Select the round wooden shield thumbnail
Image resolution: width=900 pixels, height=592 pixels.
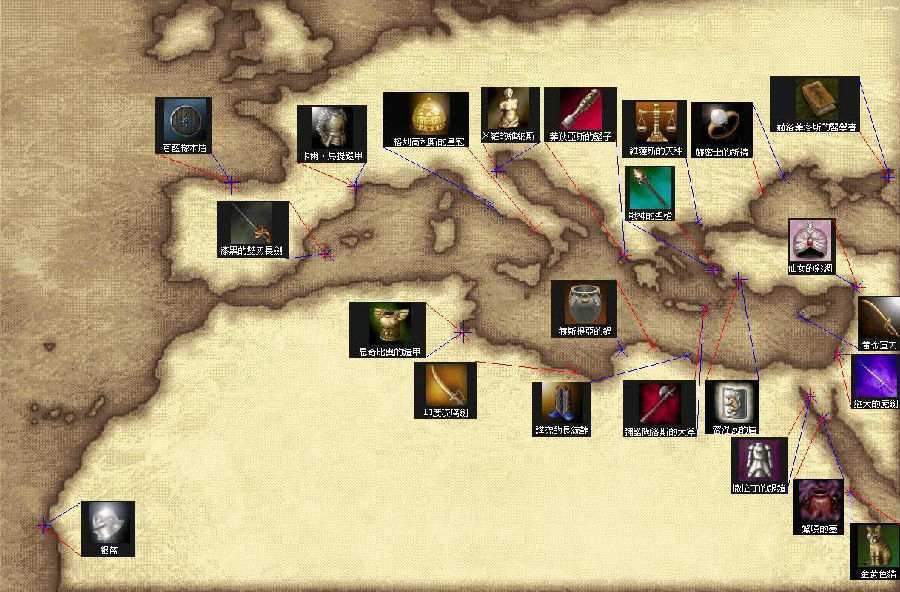tap(184, 120)
